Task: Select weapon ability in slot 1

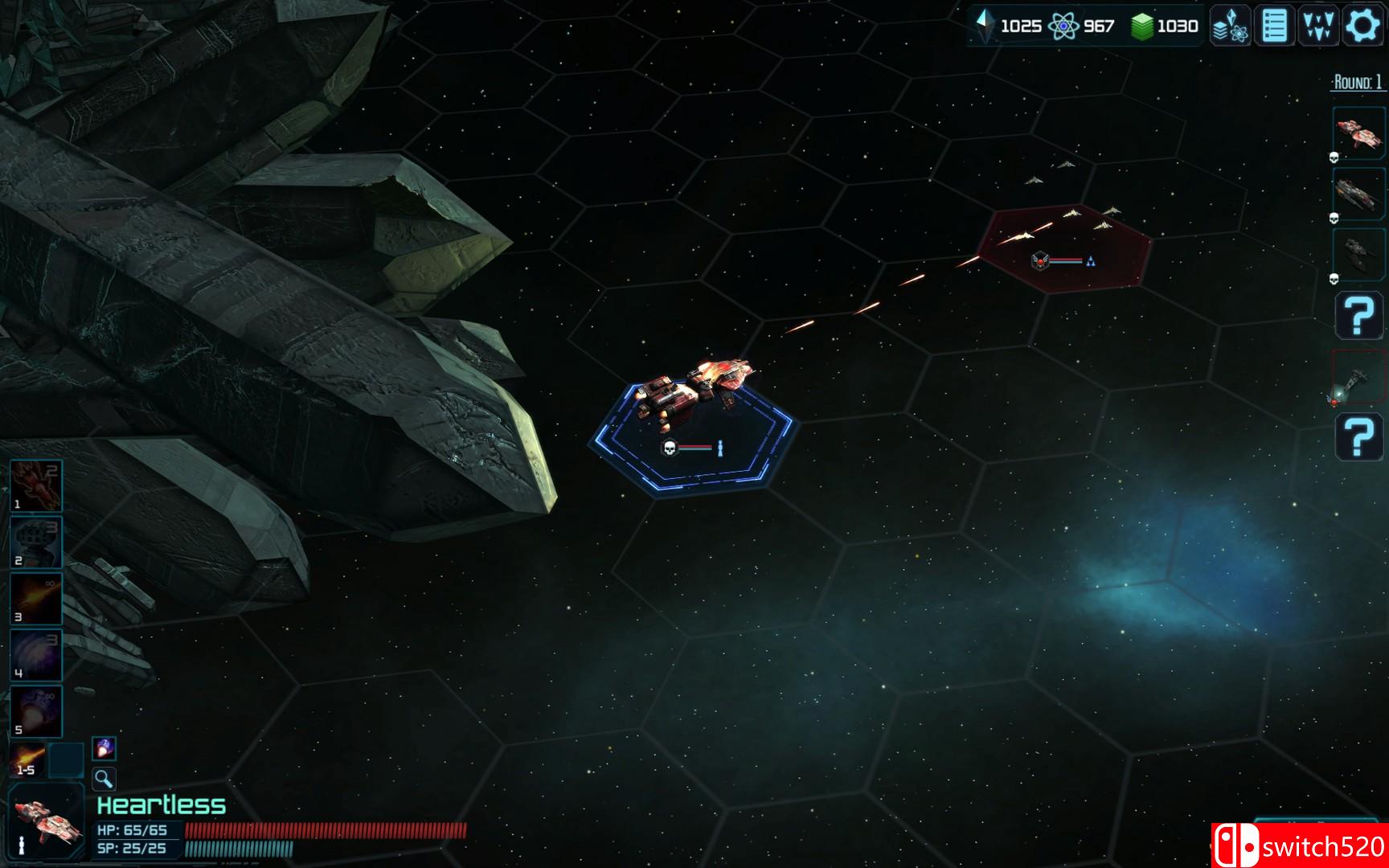Action: [x=35, y=482]
